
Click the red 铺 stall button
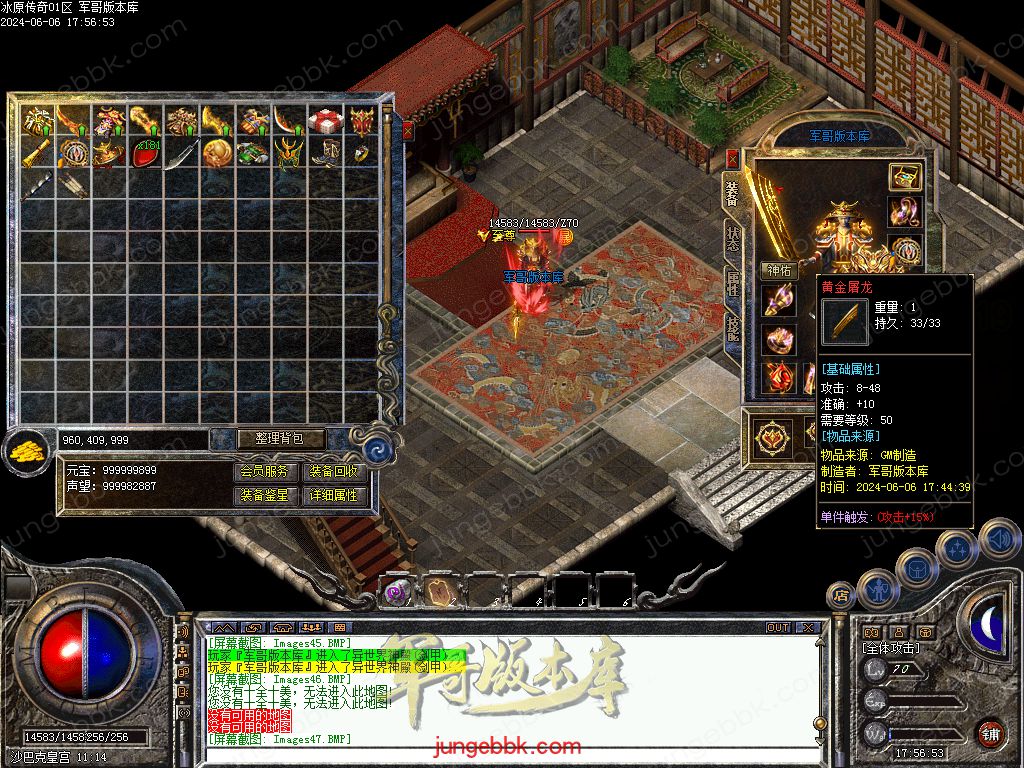989,733
